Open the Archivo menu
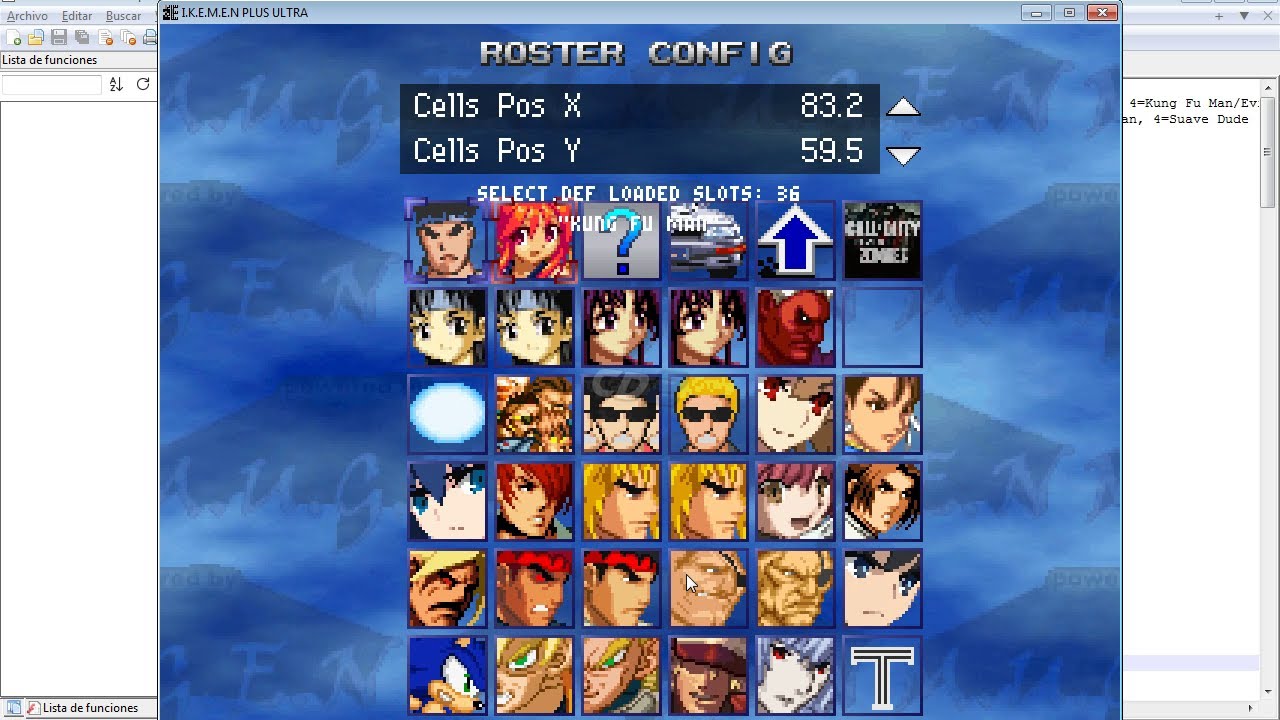Screen dimensions: 1280x720 (x=27, y=16)
